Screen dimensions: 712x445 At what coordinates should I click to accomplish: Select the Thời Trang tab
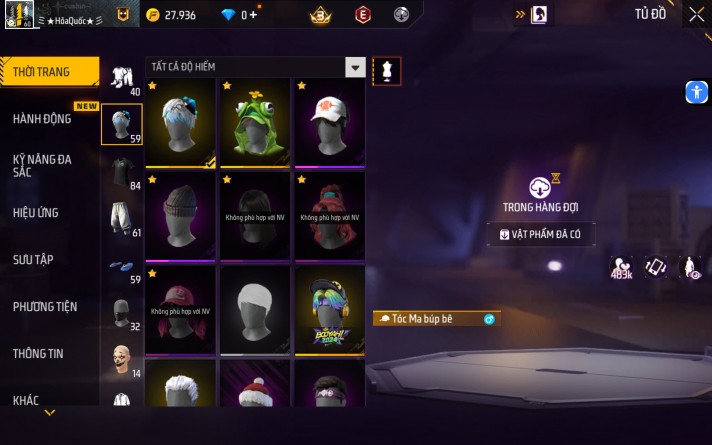coord(49,72)
